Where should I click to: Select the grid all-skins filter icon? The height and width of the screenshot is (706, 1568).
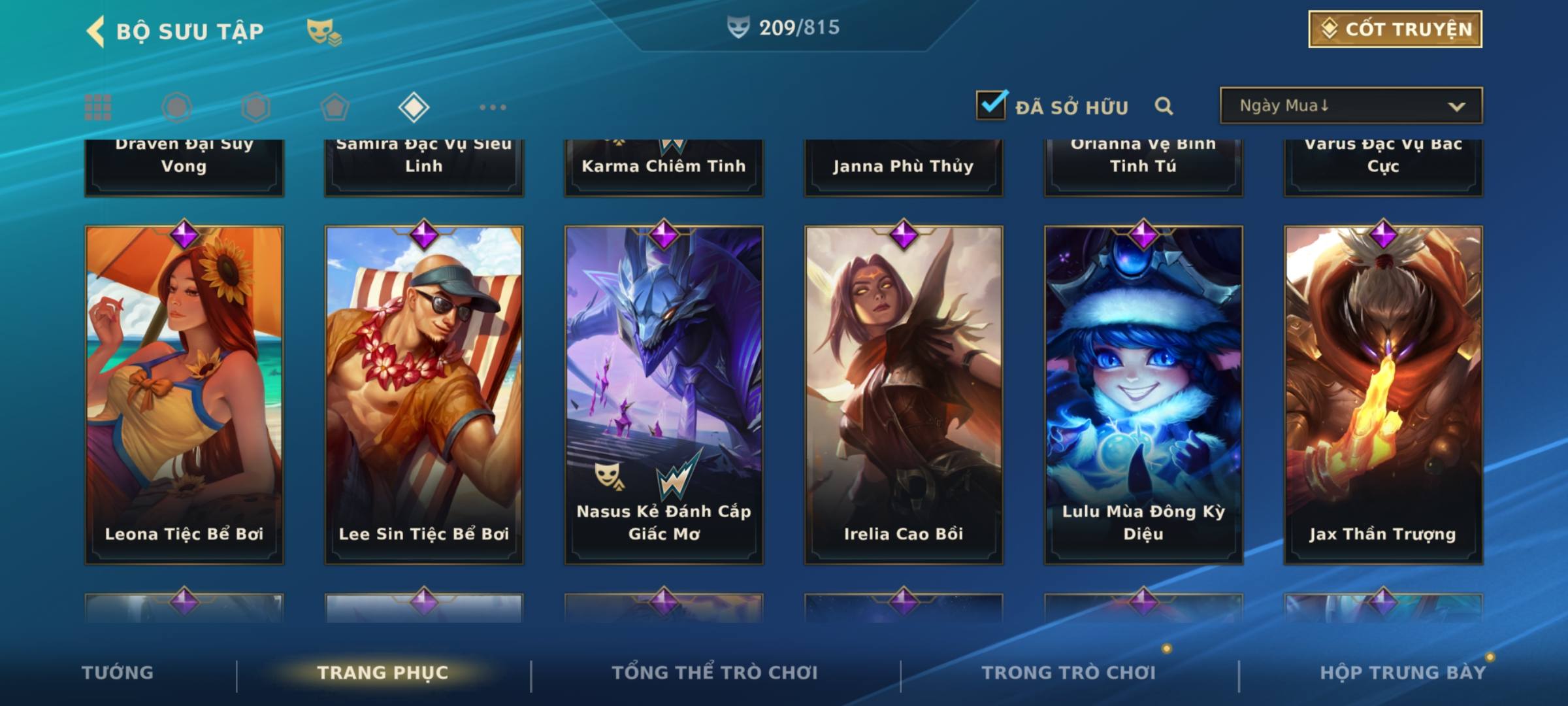coord(98,107)
